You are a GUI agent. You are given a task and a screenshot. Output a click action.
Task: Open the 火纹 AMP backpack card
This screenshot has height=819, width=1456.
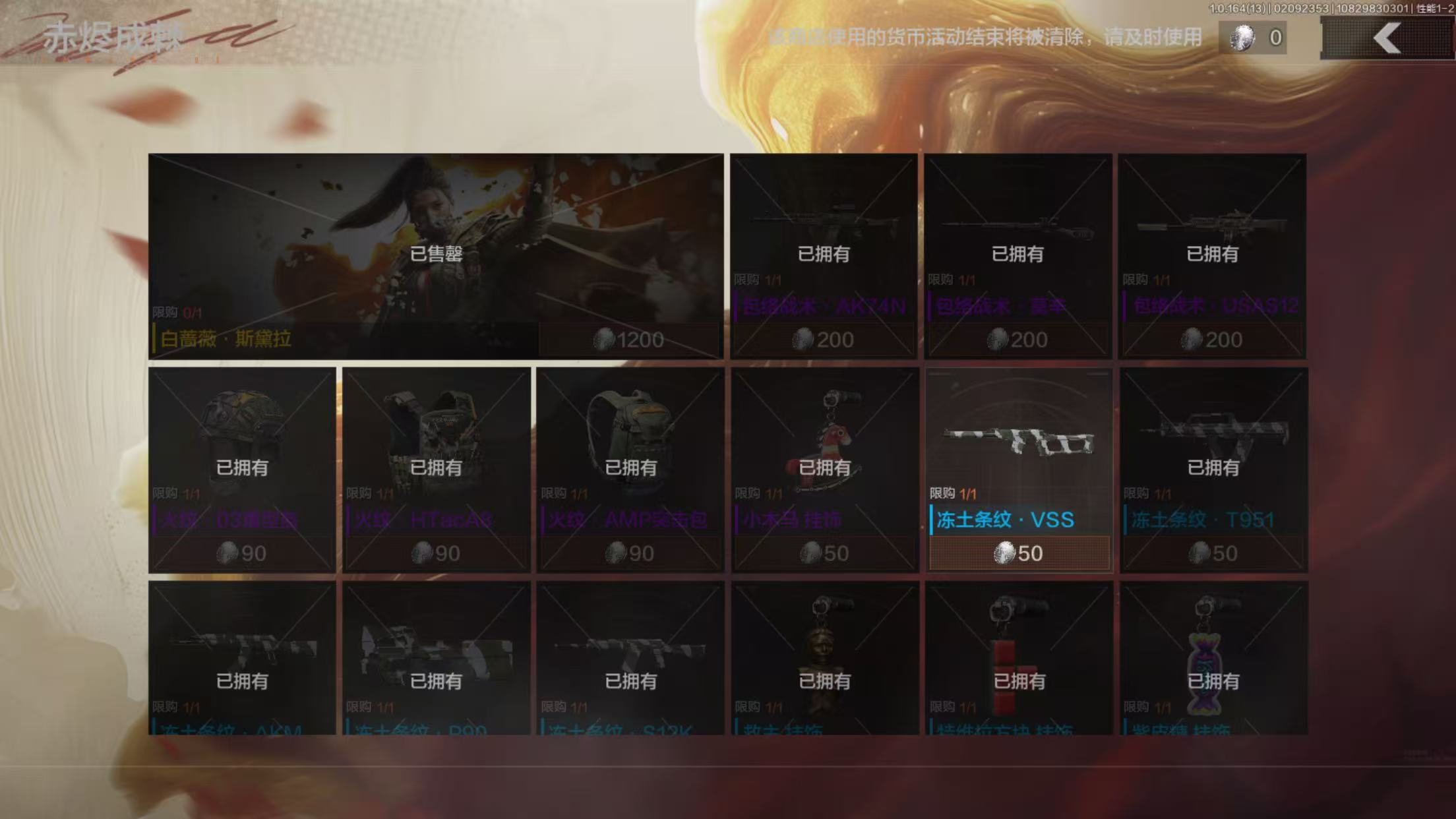coord(630,470)
